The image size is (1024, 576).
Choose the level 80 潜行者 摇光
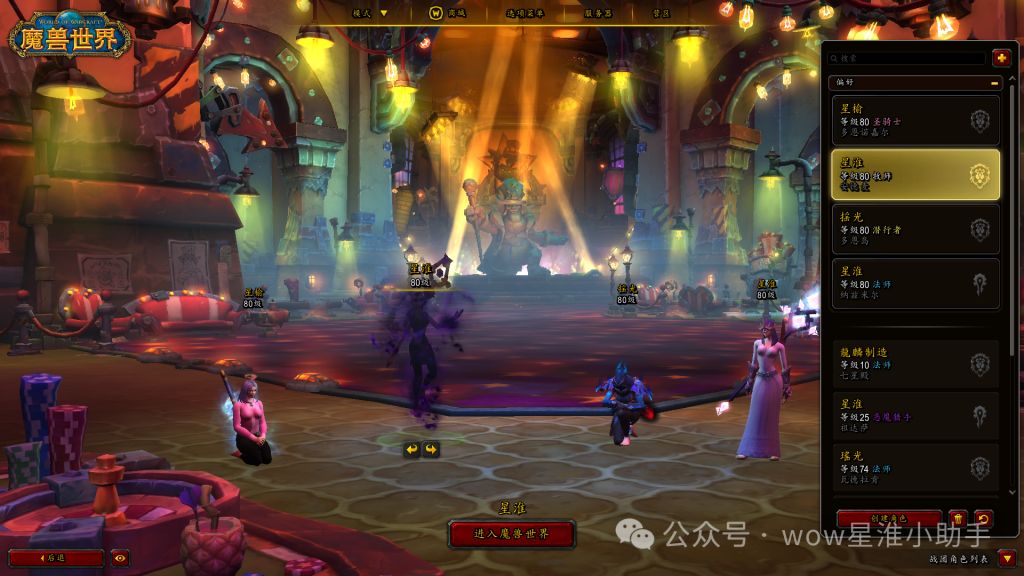[x=915, y=230]
